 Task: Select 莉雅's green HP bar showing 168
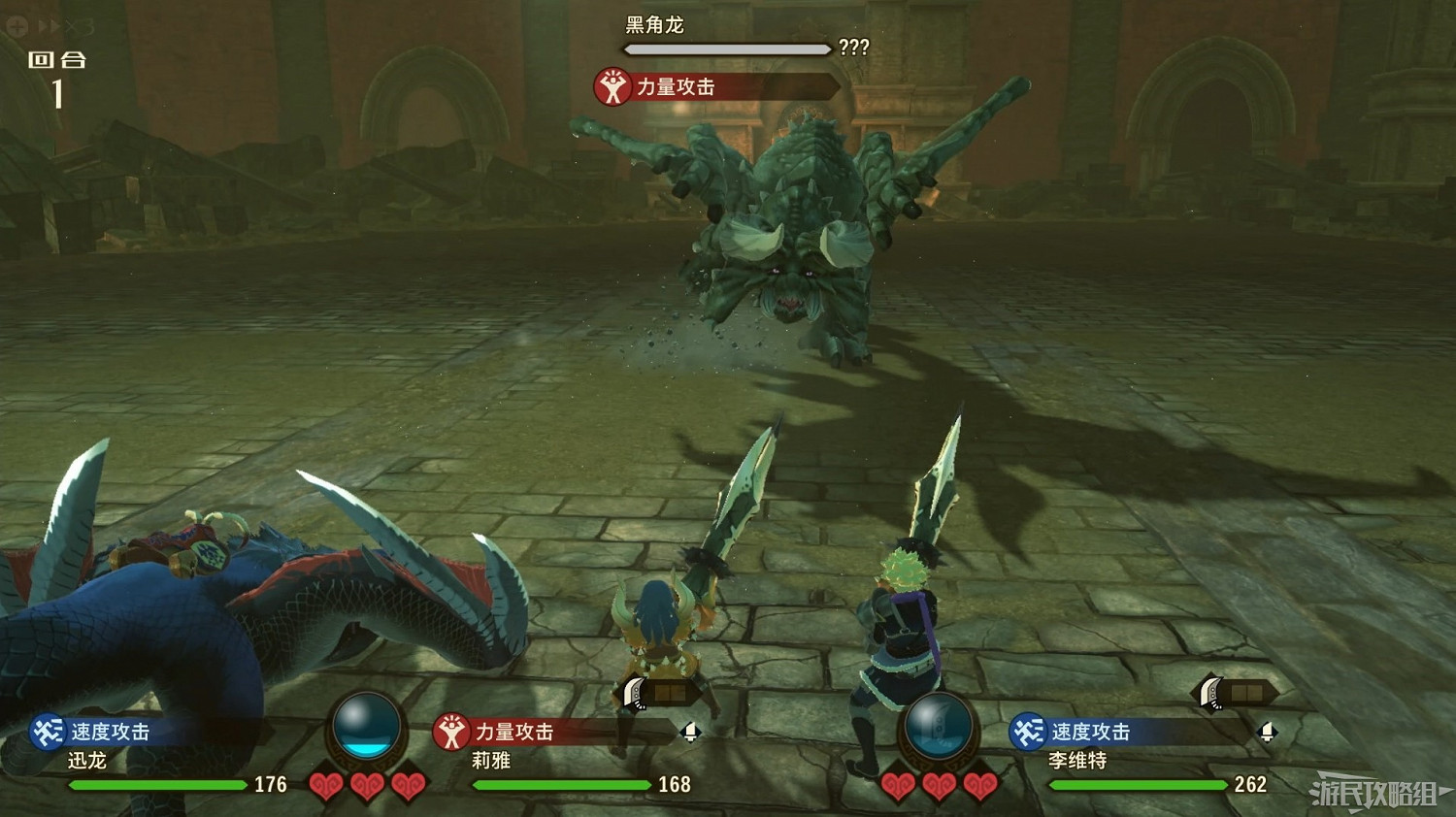(x=563, y=786)
